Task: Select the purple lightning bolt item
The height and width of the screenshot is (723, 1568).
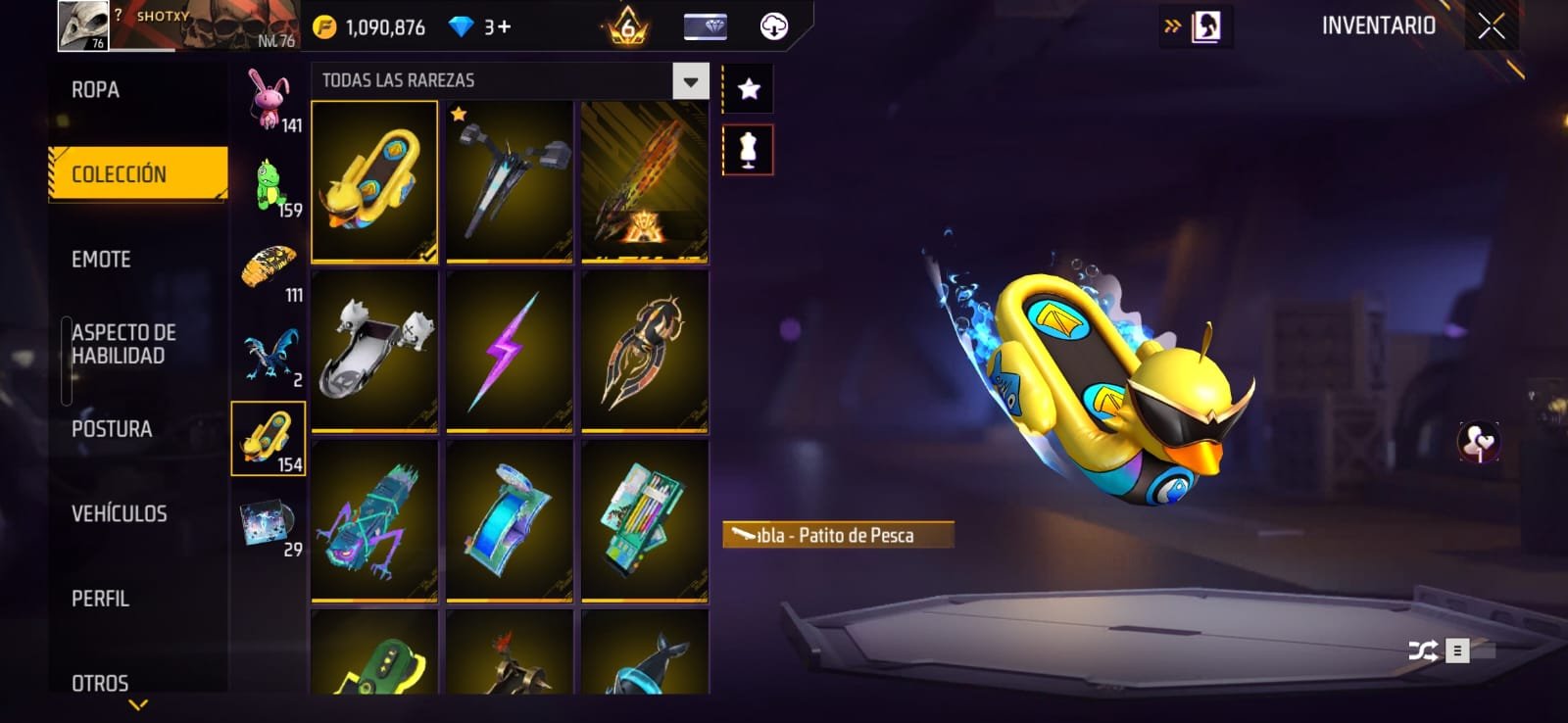Action: (509, 351)
